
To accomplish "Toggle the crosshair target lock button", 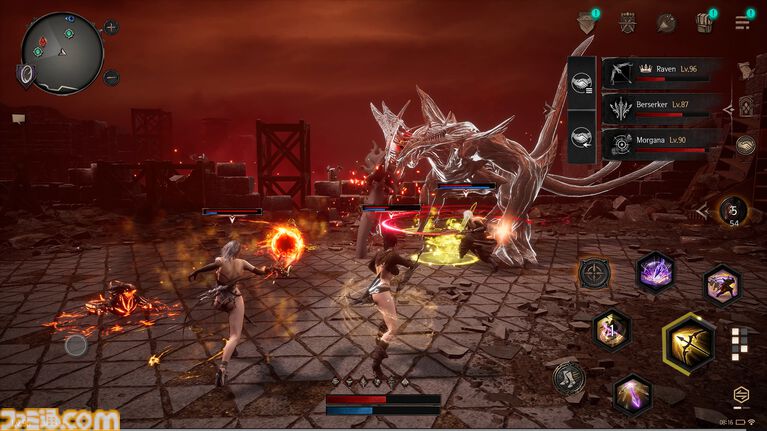I will 594,272.
